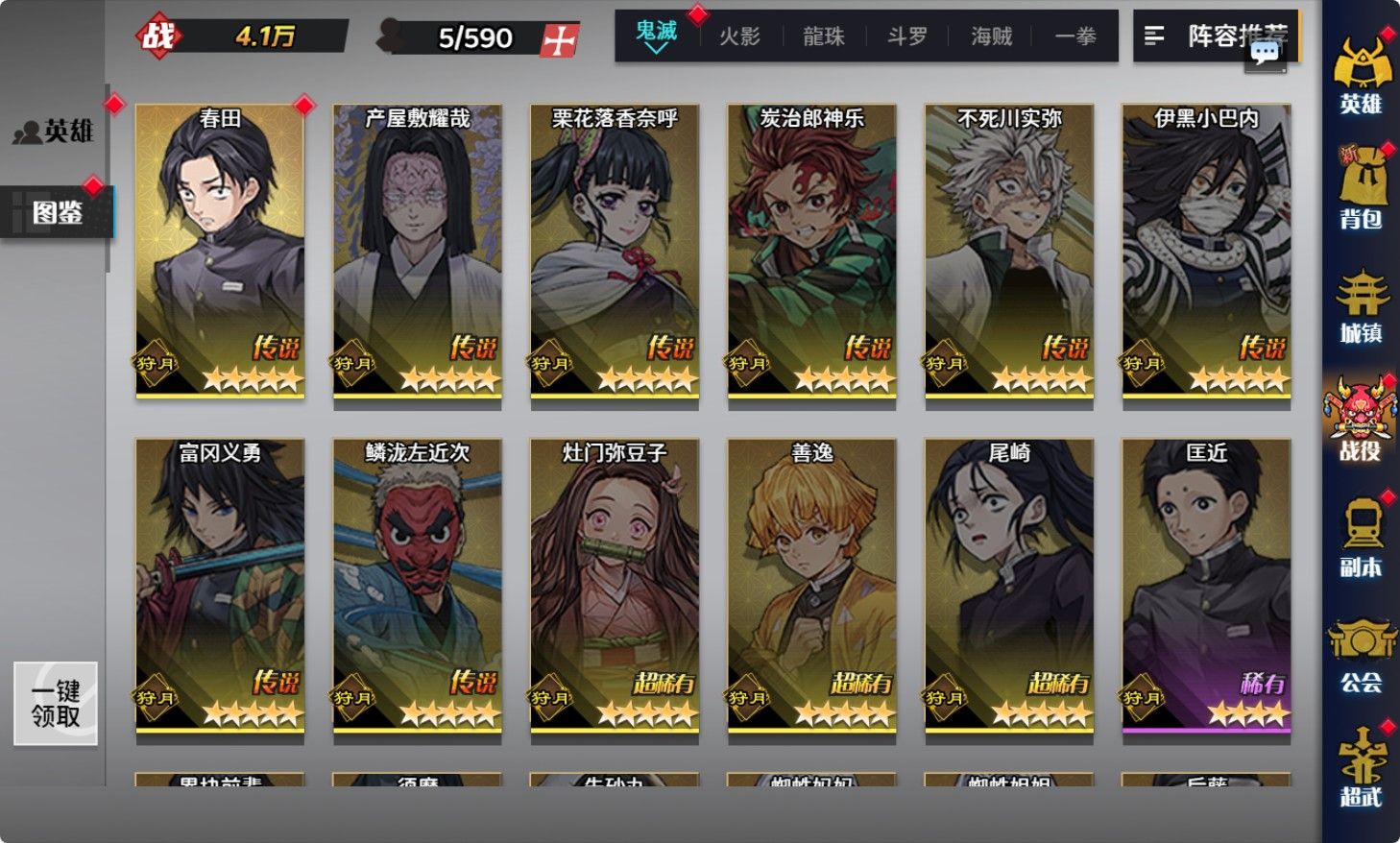Choose the 斗罗 series tab
The height and width of the screenshot is (843, 1400).
(x=906, y=36)
